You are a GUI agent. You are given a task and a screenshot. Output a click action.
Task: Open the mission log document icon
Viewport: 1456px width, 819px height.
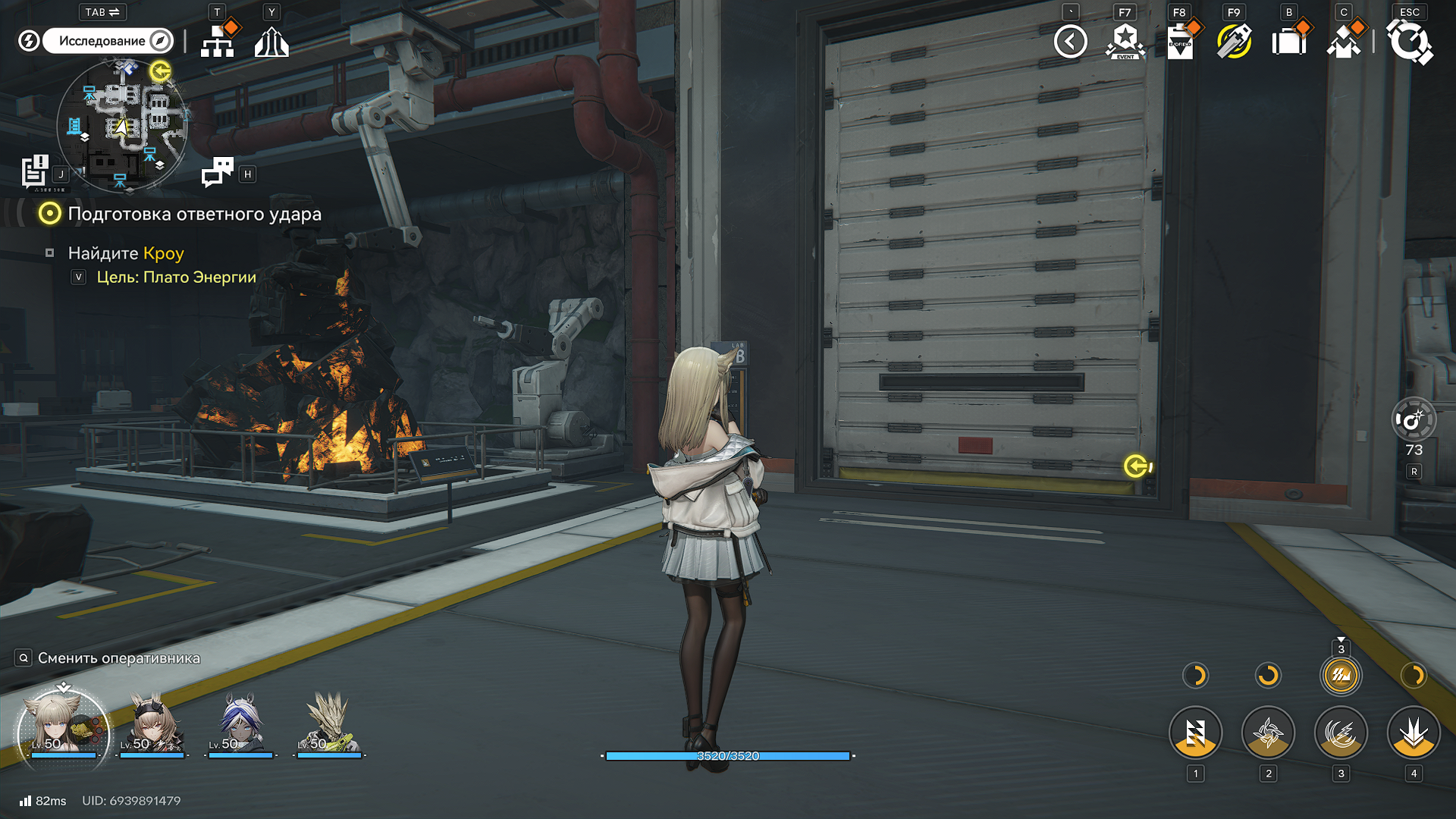pos(34,171)
